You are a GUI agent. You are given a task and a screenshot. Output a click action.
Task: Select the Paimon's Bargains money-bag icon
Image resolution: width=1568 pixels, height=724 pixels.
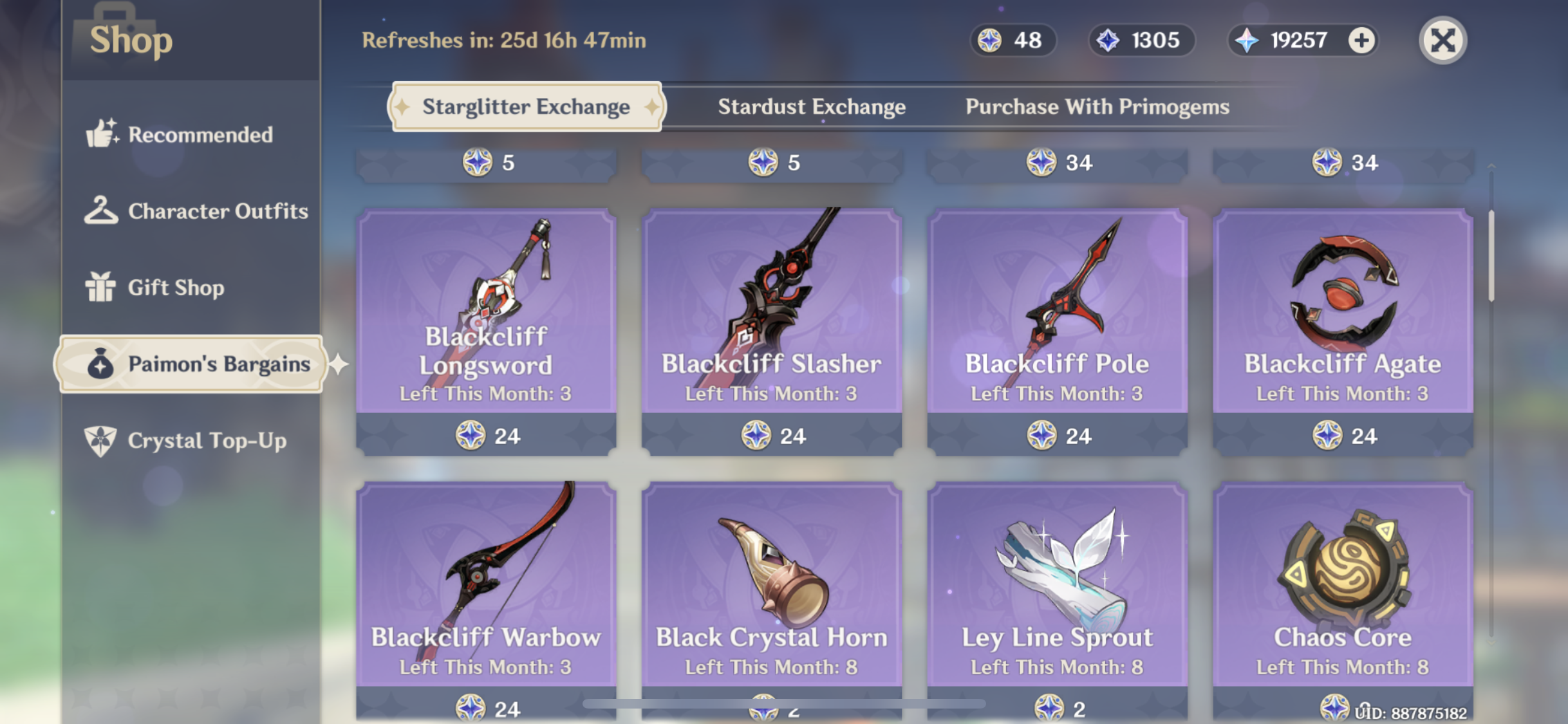(x=100, y=364)
